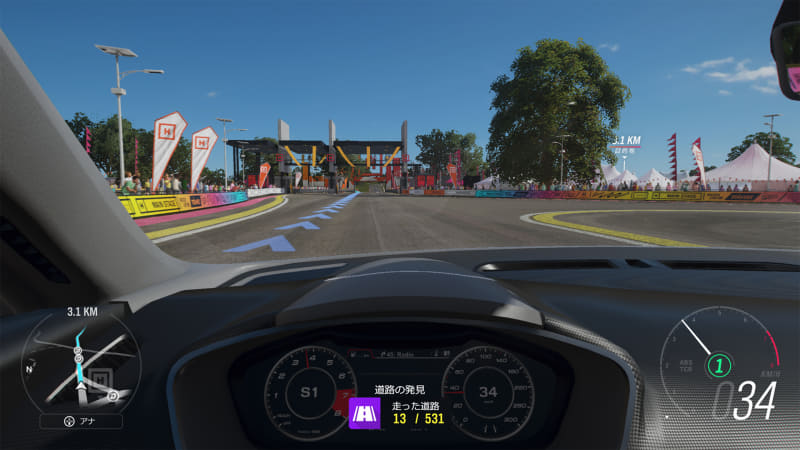Viewport: 800px width, 450px height.
Task: Open the circular minimap
Action: (x=81, y=363)
